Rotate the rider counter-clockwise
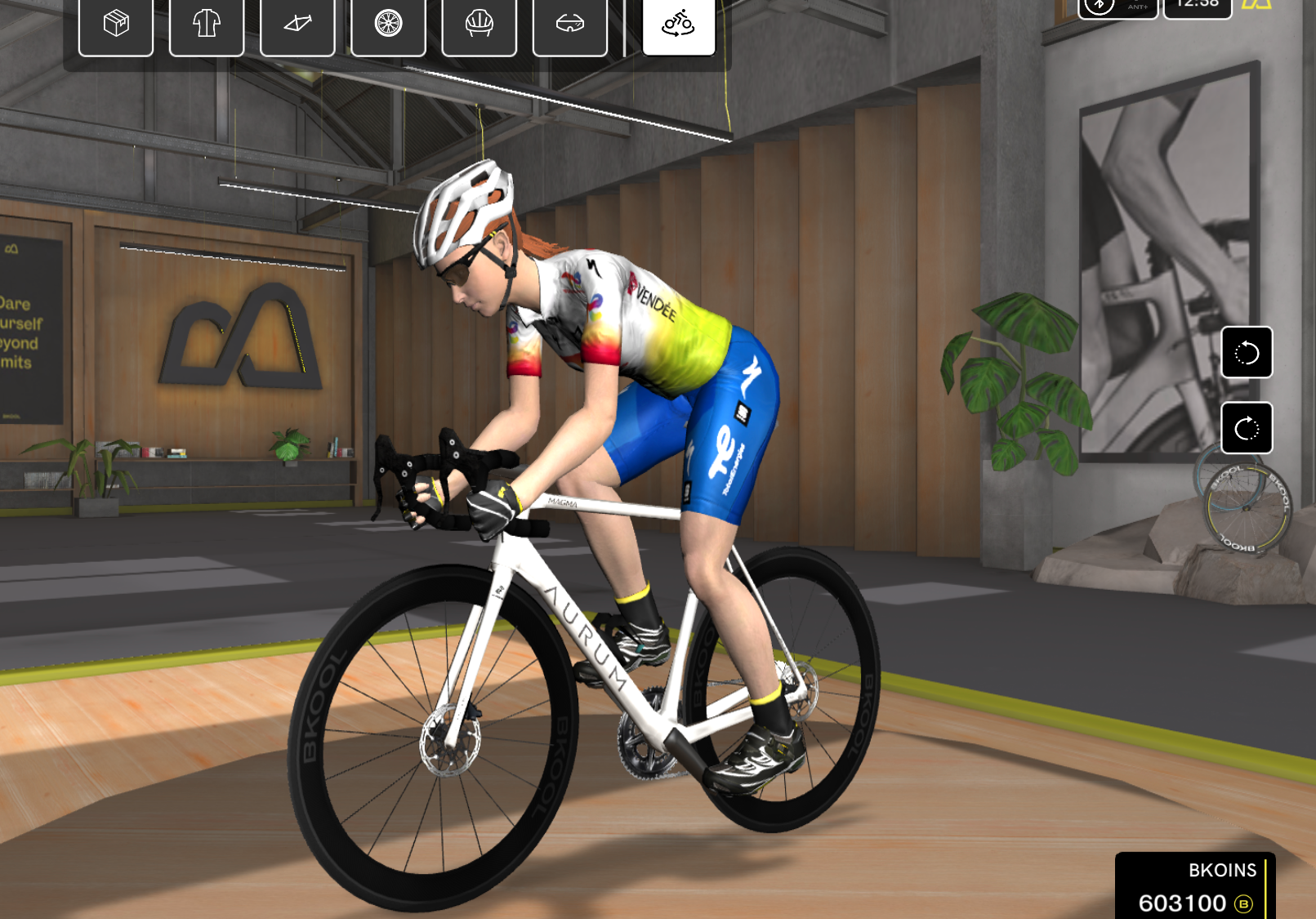Screen dimensions: 1316x919 tap(1247, 353)
